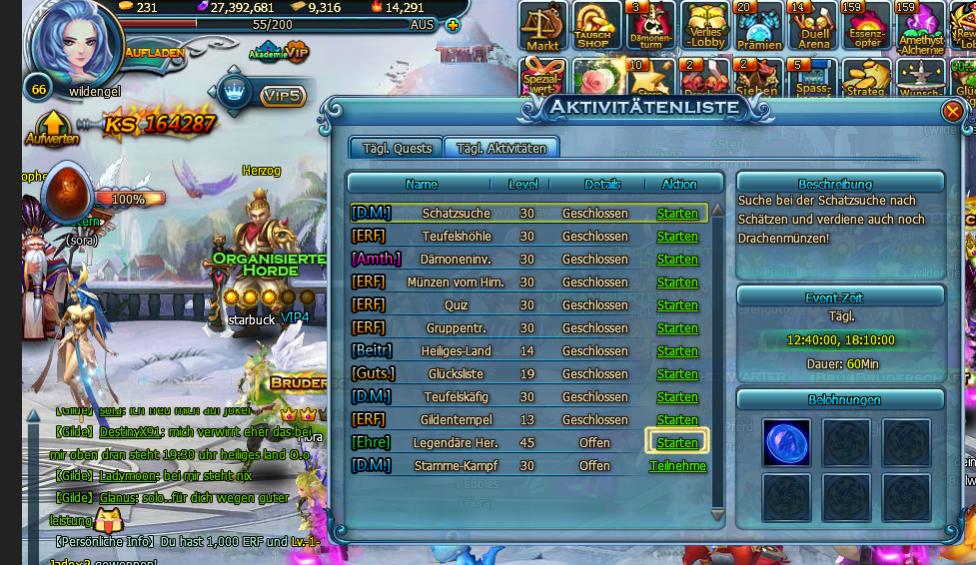Viewport: 976px width, 565px height.
Task: Click the blue orb reward icon
Action: (786, 442)
